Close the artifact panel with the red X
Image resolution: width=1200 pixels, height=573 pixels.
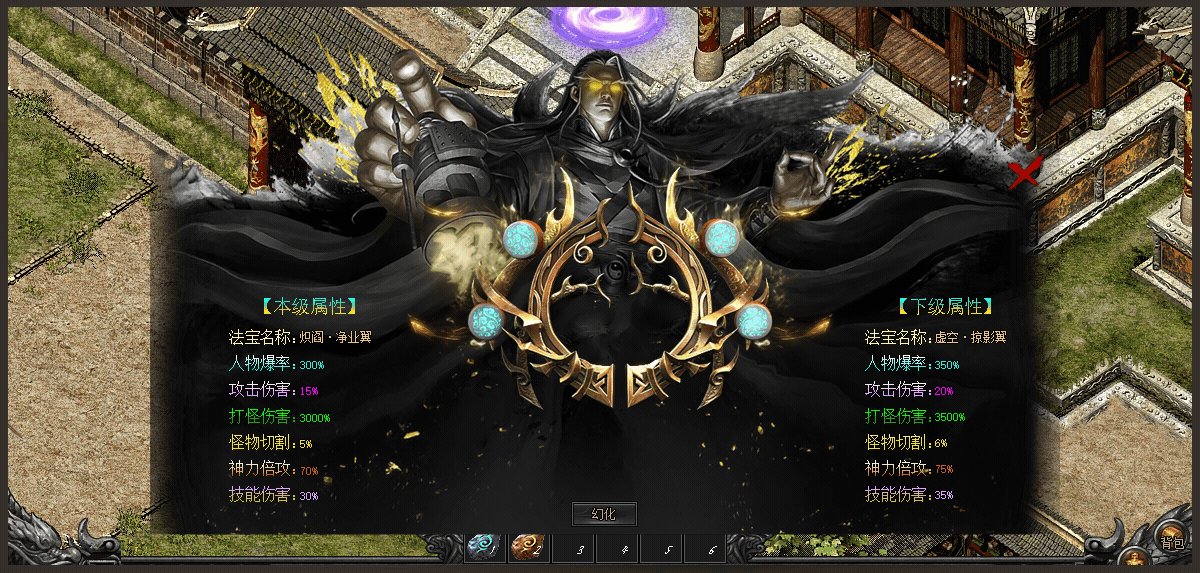pyautogui.click(x=1024, y=174)
